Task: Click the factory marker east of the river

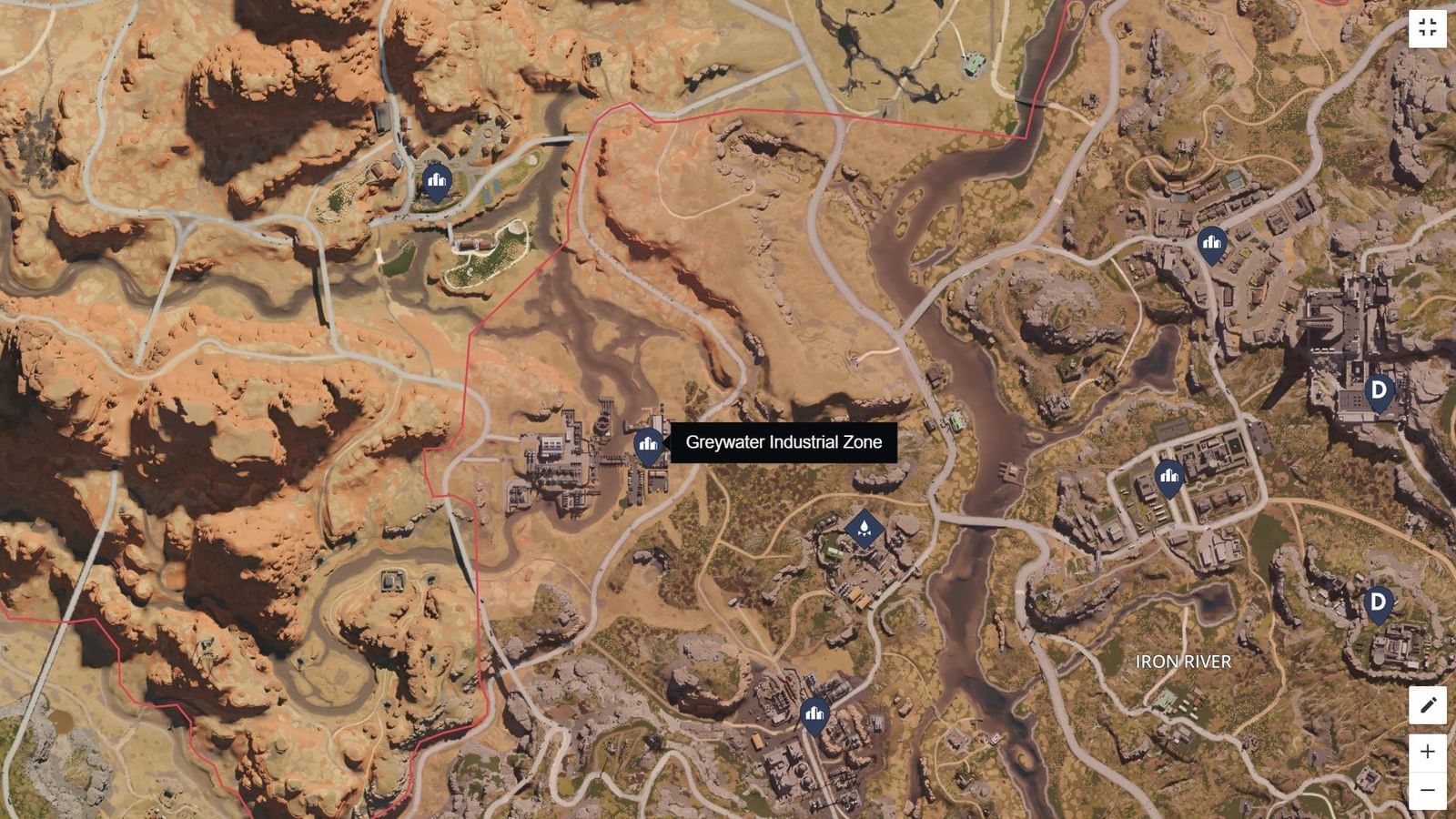Action: click(1168, 474)
